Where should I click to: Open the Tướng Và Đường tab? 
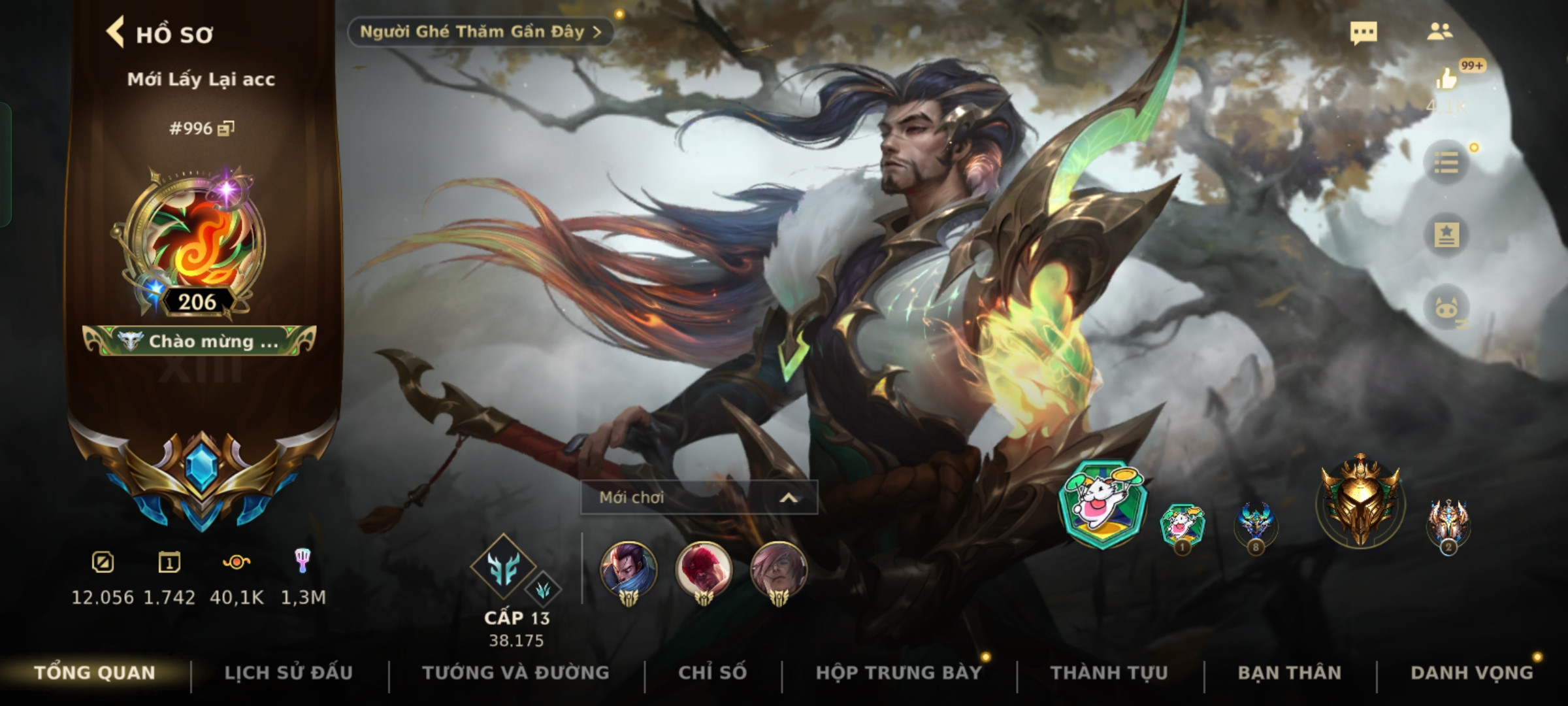(x=515, y=673)
